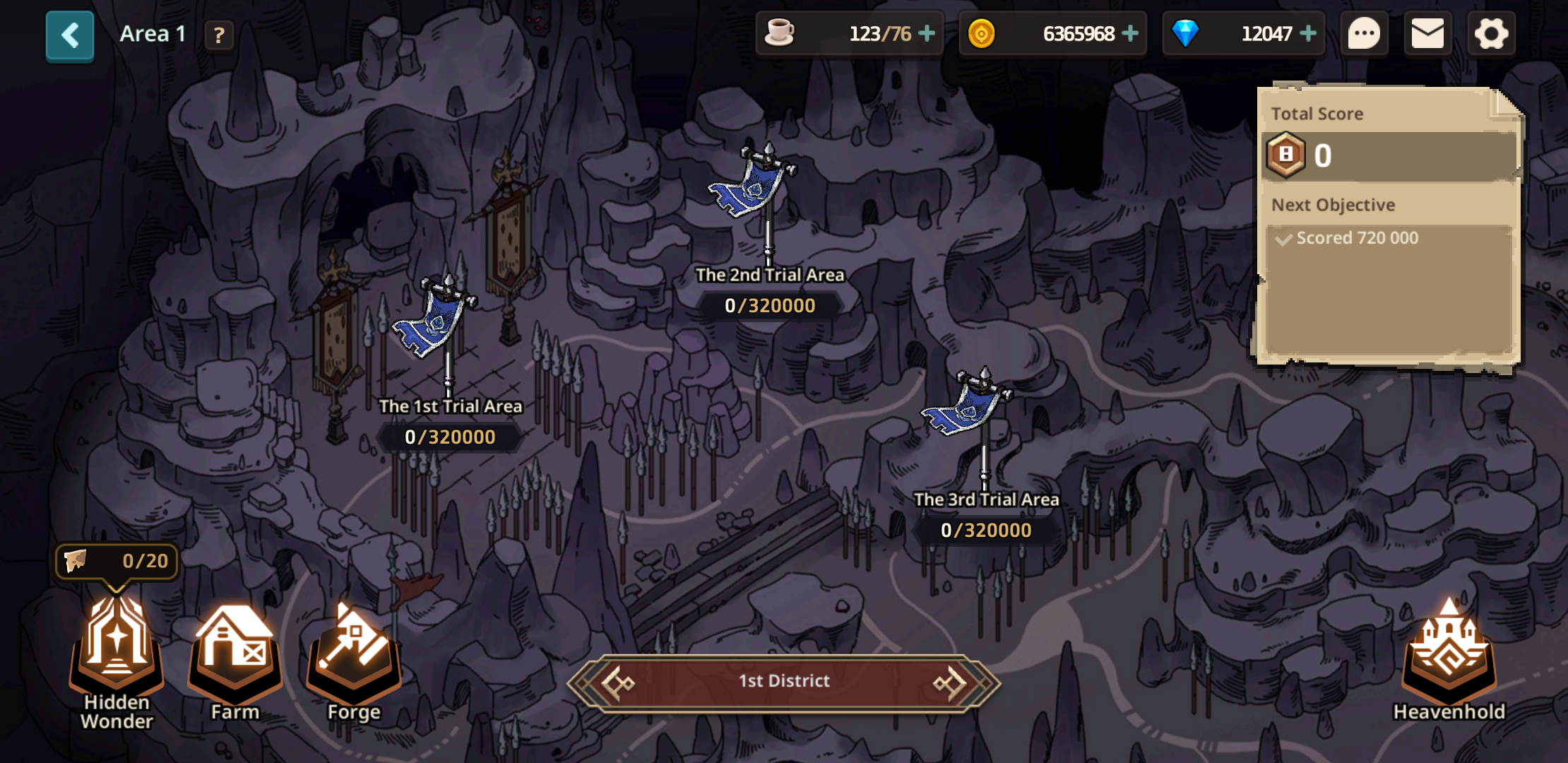
Task: Purchase more blue gems with the plus
Action: (1308, 33)
